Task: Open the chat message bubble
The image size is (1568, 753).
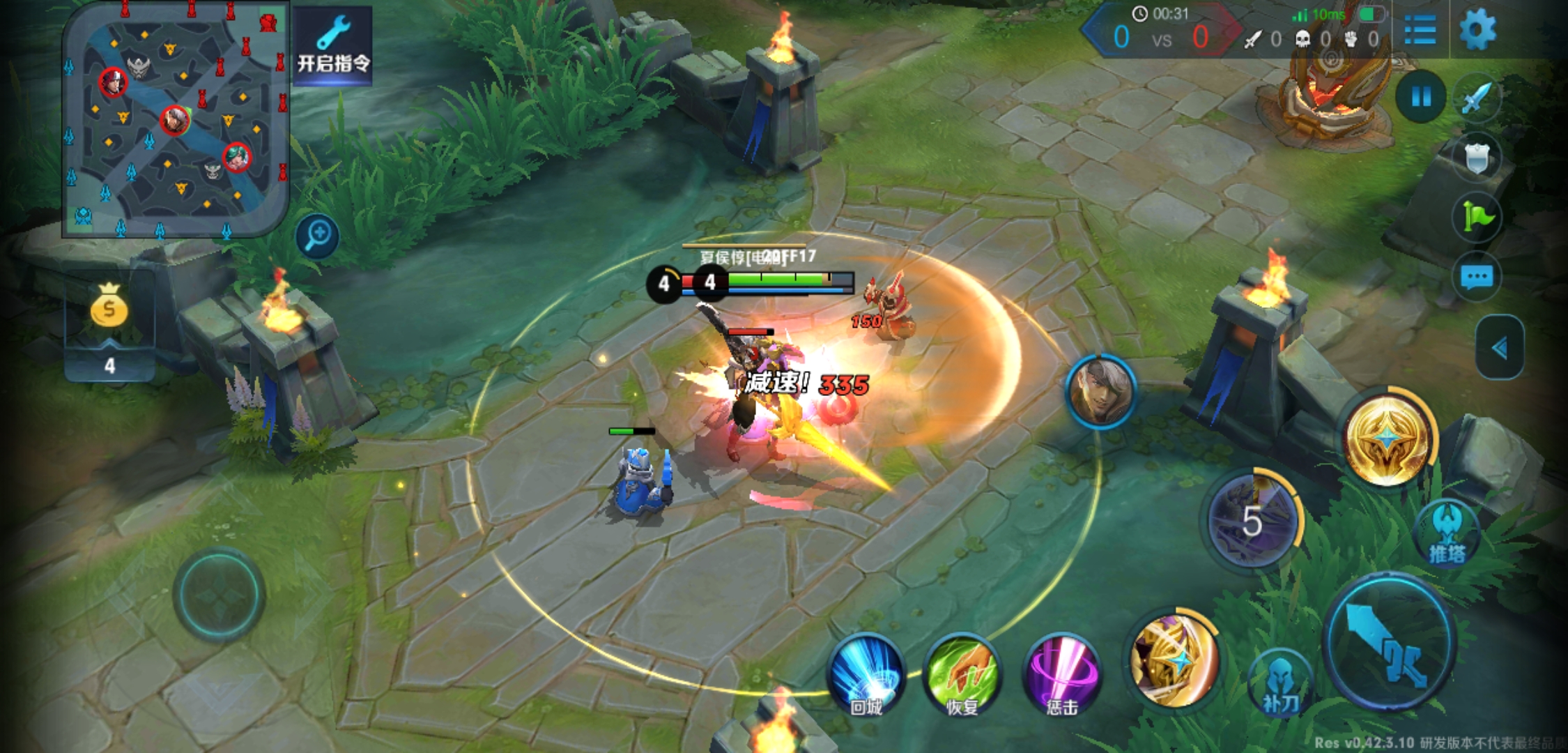Action: tap(1477, 277)
